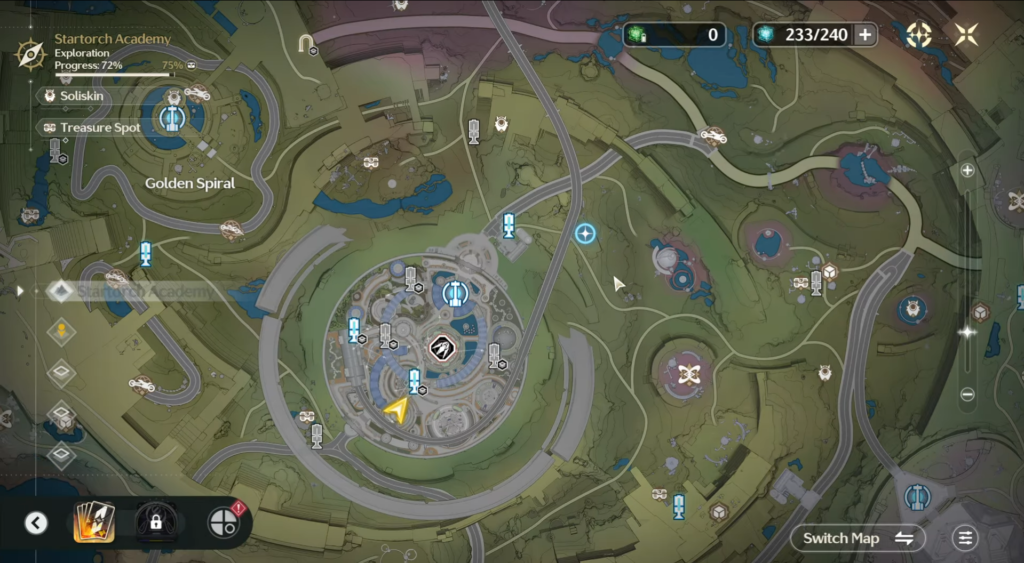Open the four-point compass icon beside the close button
Screen dimensions: 1024x563
pyautogui.click(x=918, y=35)
